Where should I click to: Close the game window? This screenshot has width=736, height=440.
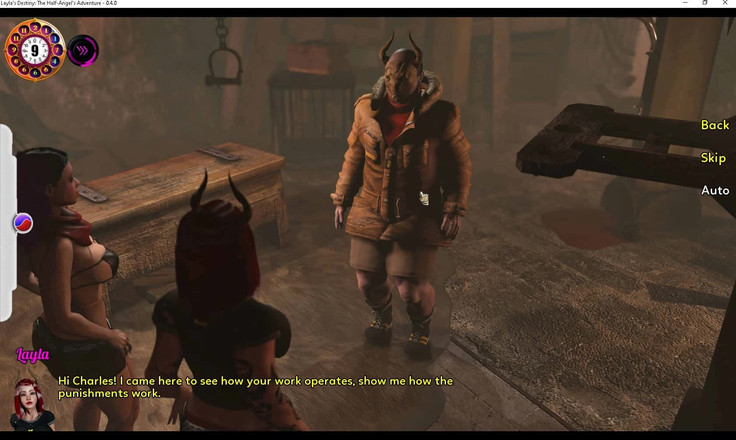pos(725,3)
